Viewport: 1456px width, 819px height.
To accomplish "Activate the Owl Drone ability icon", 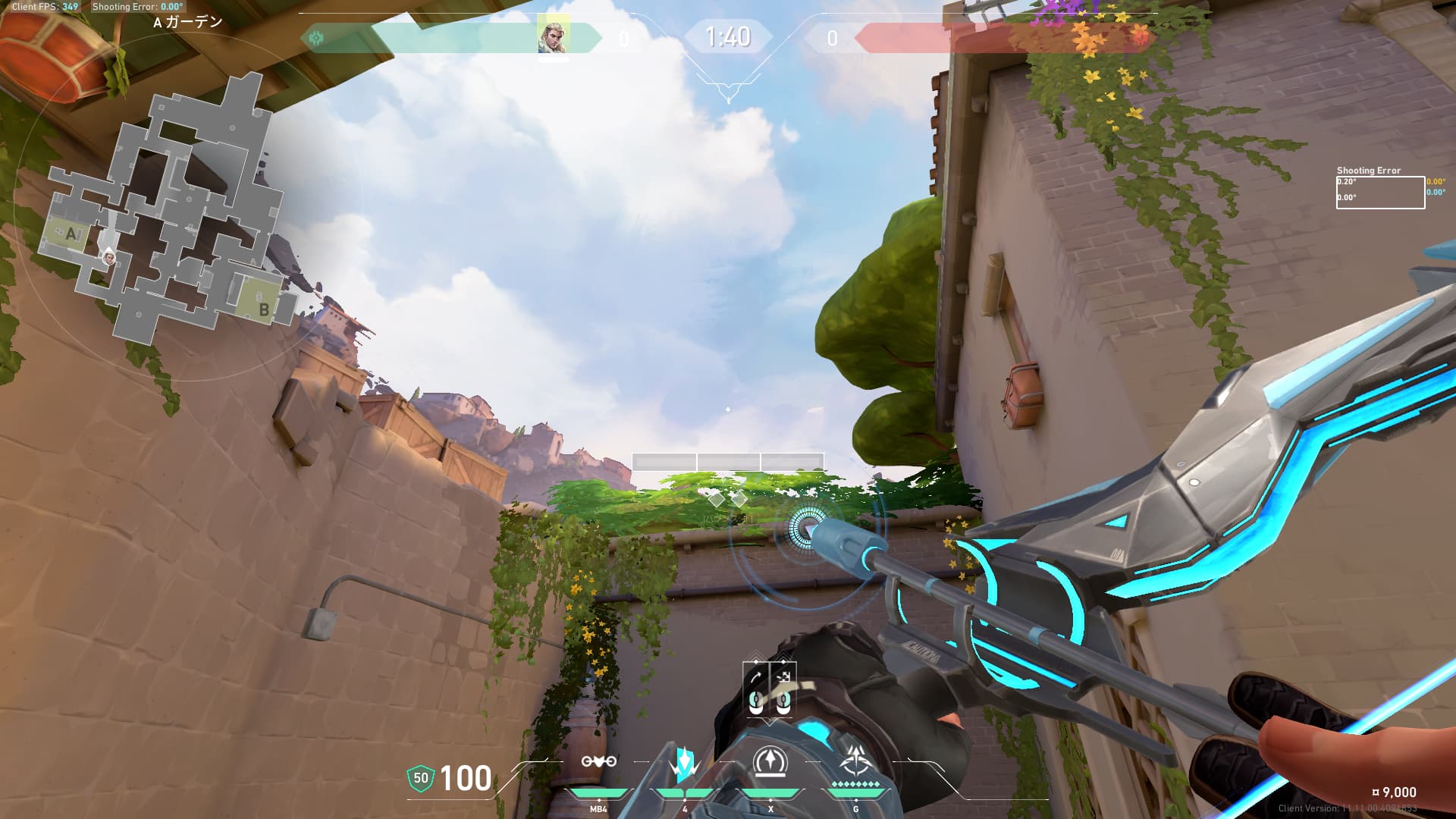I will [x=598, y=762].
